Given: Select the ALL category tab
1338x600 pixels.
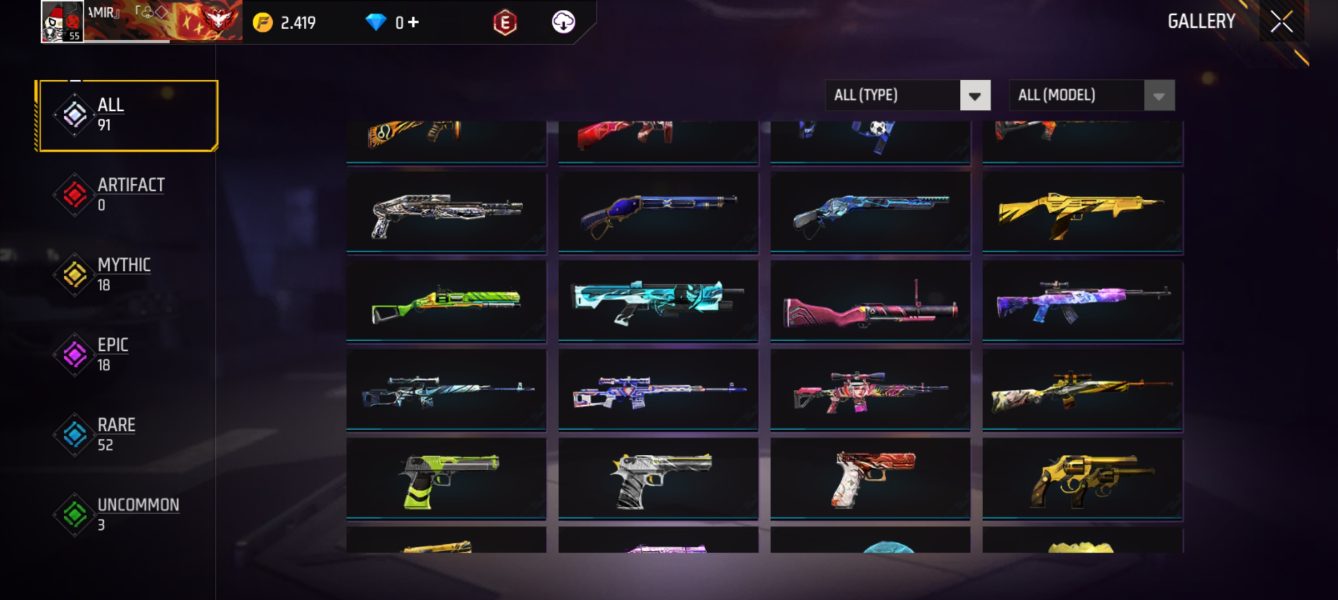Looking at the screenshot, I should 126,115.
